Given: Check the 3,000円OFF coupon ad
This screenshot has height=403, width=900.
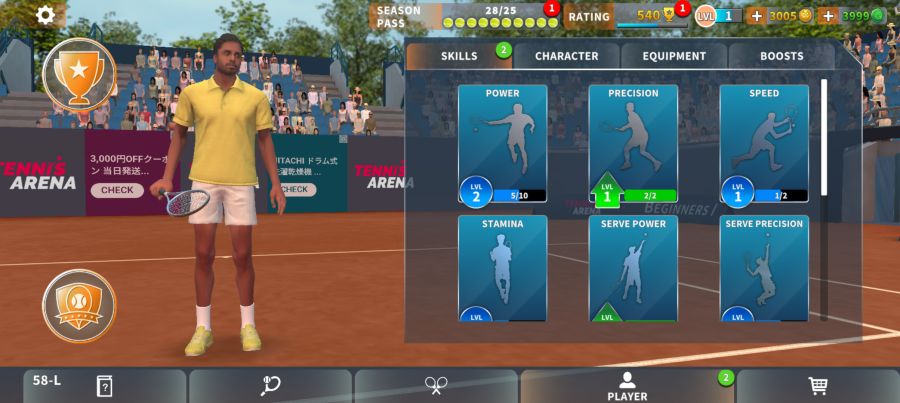Looking at the screenshot, I should (117, 190).
